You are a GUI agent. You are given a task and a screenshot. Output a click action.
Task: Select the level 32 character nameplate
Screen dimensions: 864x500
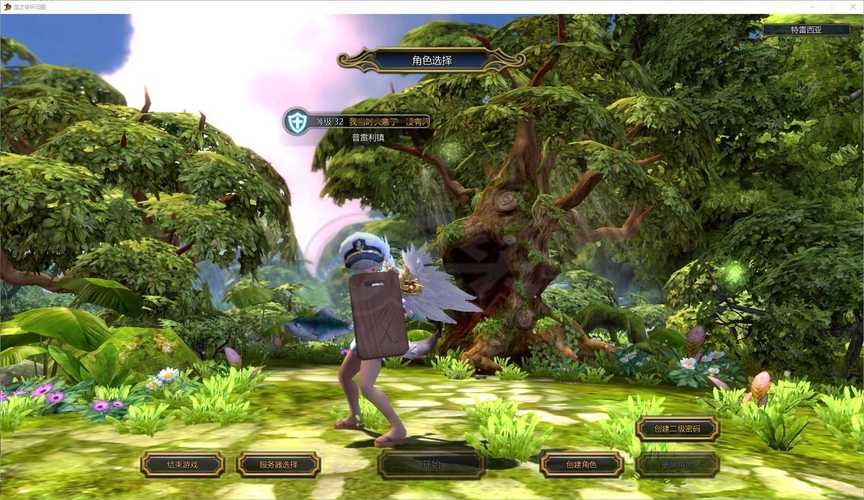(360, 121)
